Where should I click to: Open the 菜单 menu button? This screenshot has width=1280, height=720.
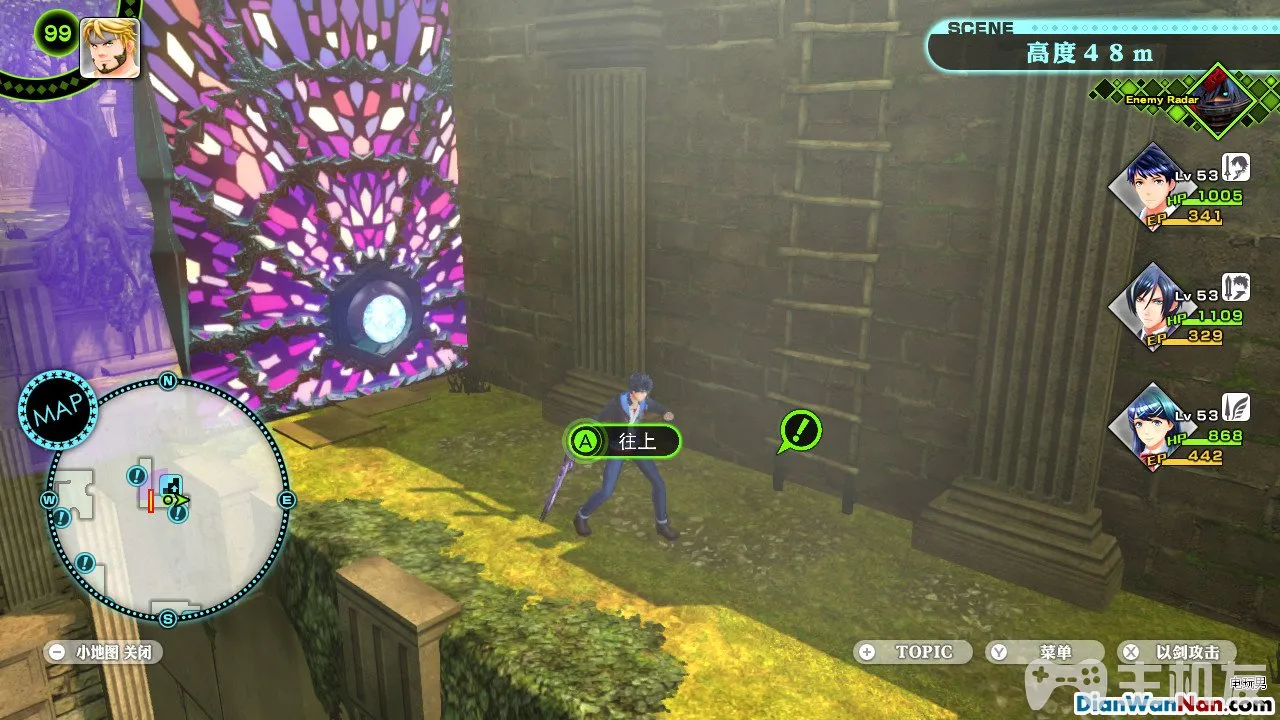pos(1044,652)
